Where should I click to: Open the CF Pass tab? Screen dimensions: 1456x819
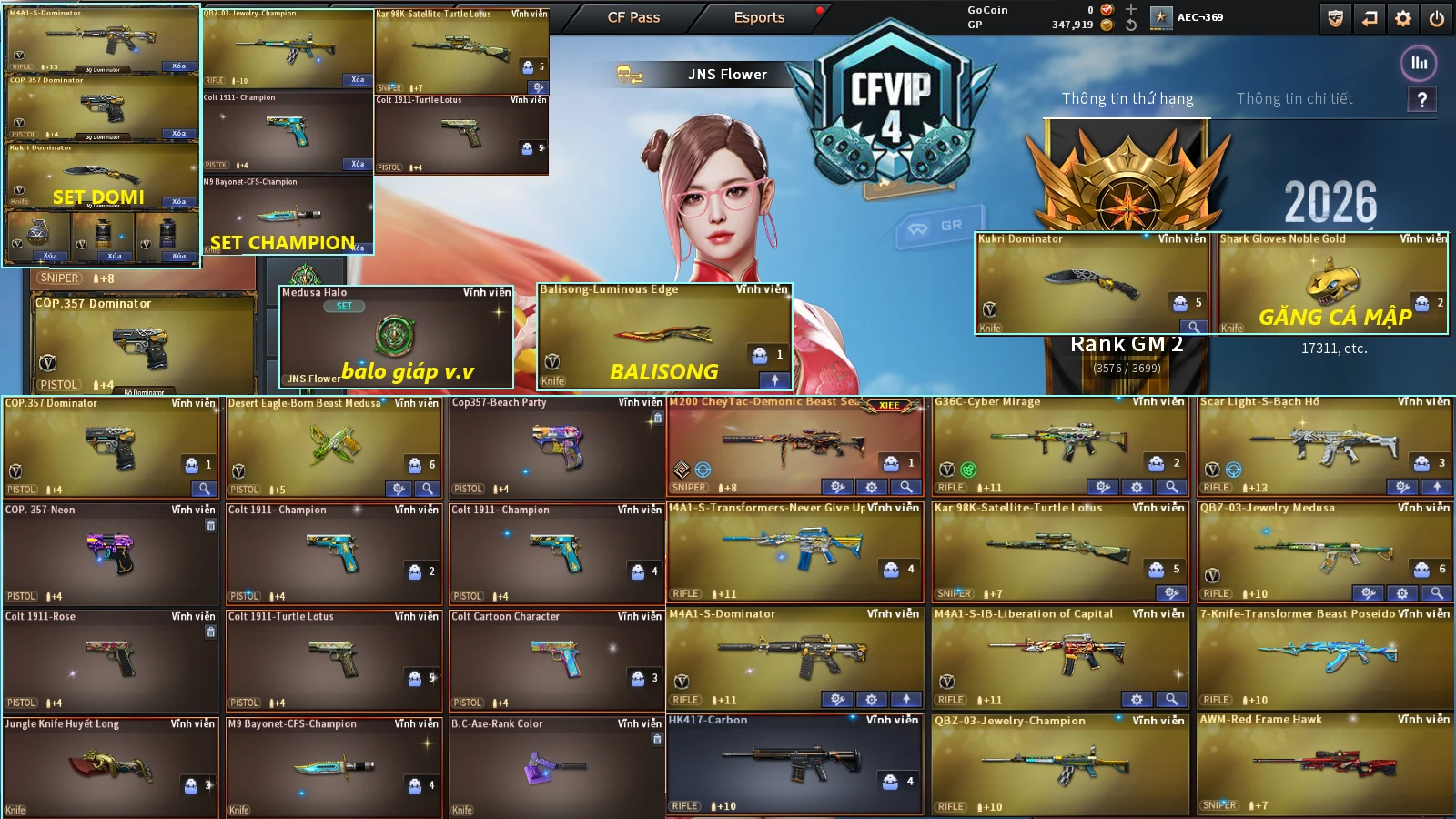click(x=633, y=17)
